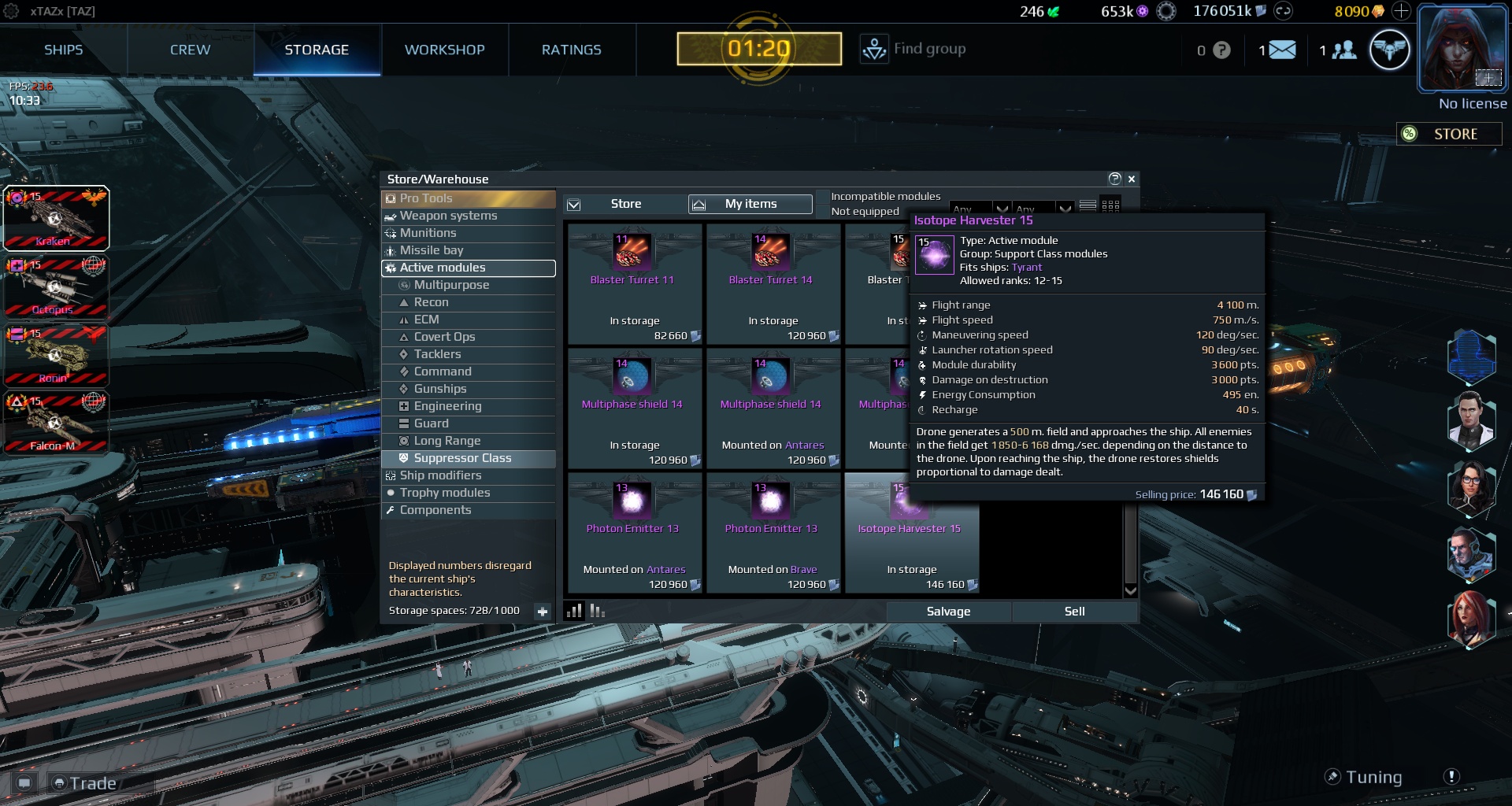The image size is (1512, 806).
Task: Go to the WORKSHOP tab
Action: (444, 50)
